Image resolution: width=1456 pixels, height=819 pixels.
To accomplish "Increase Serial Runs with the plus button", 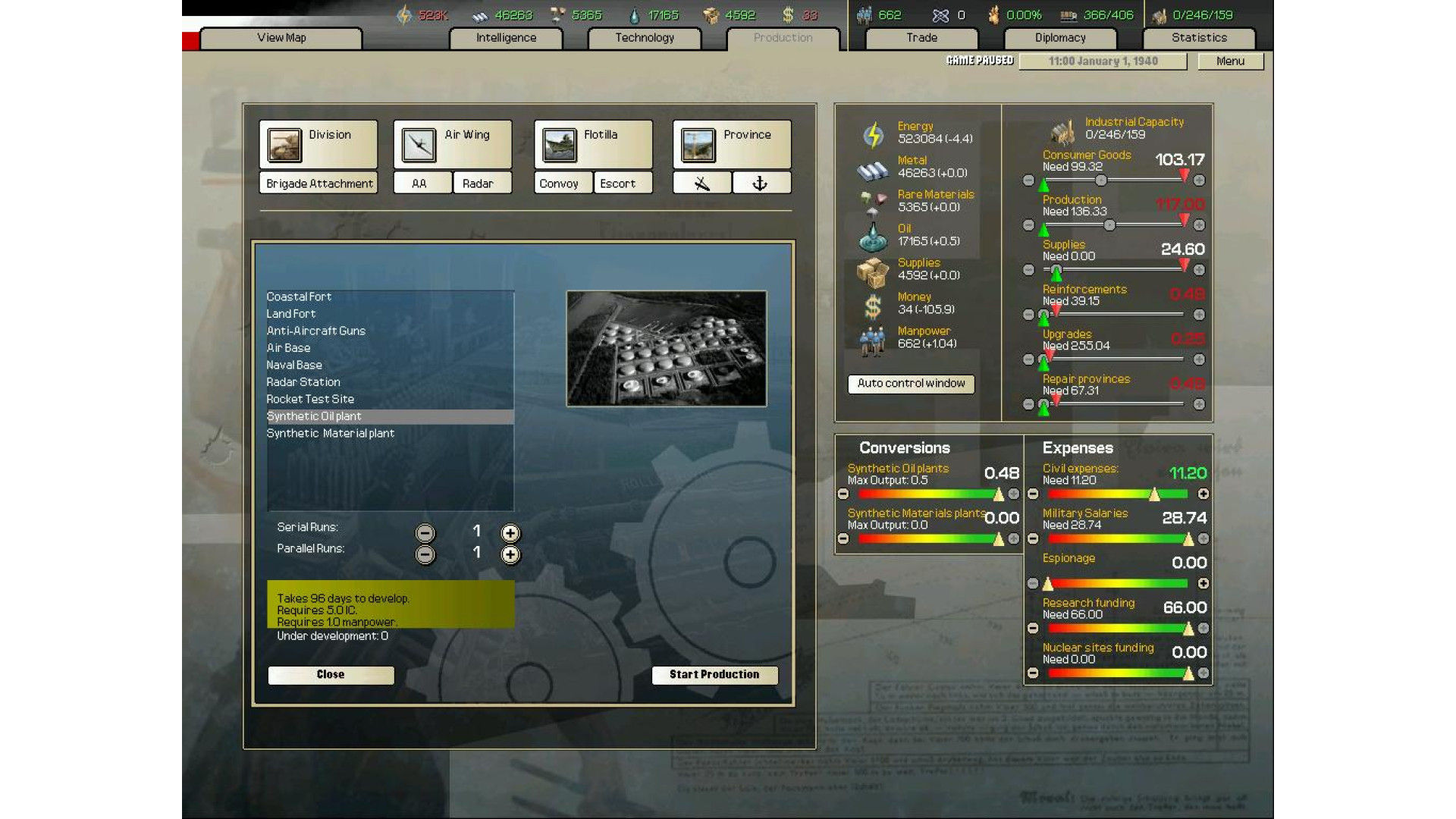I will pos(510,533).
